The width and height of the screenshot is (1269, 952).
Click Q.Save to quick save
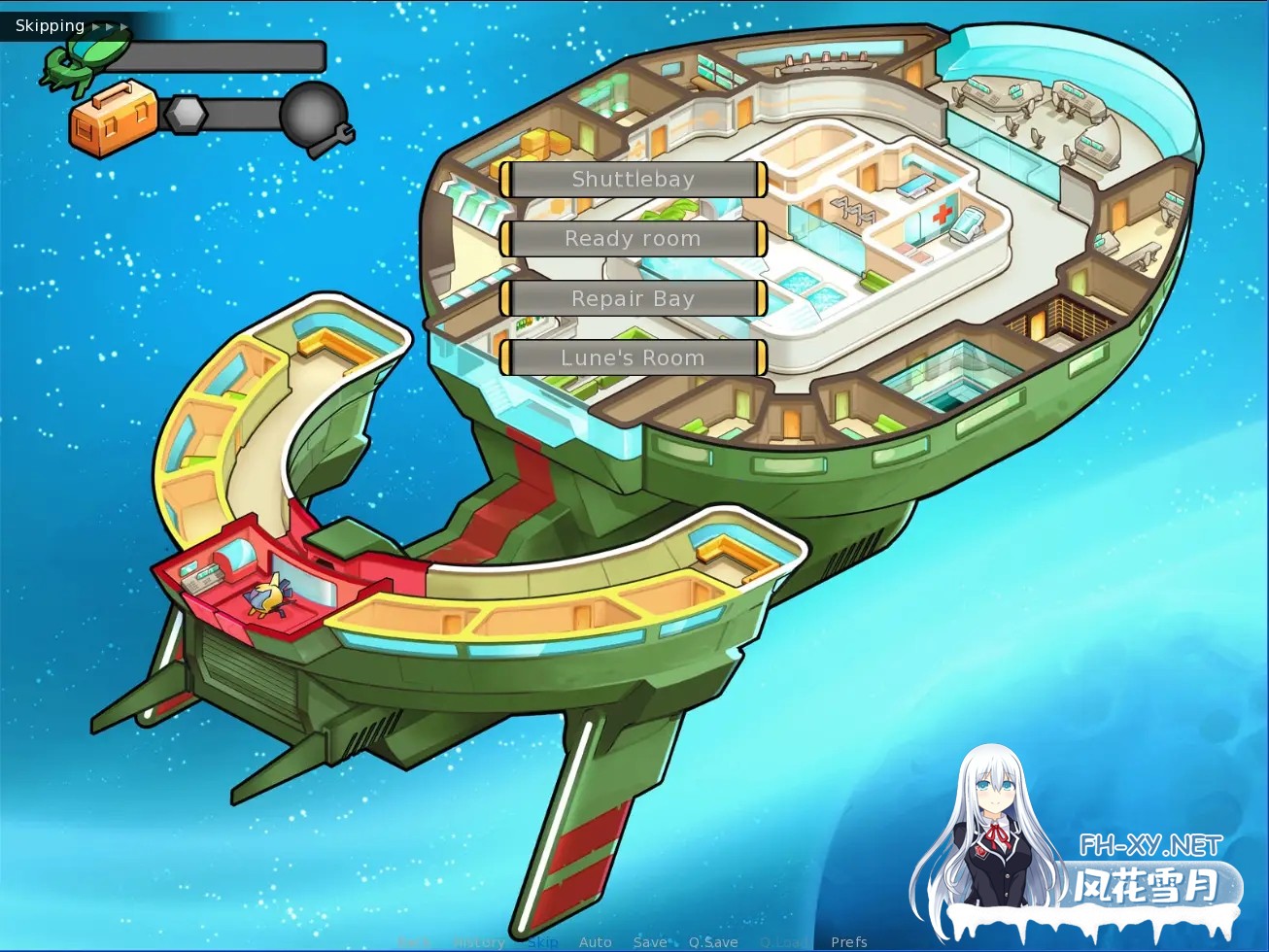714,940
